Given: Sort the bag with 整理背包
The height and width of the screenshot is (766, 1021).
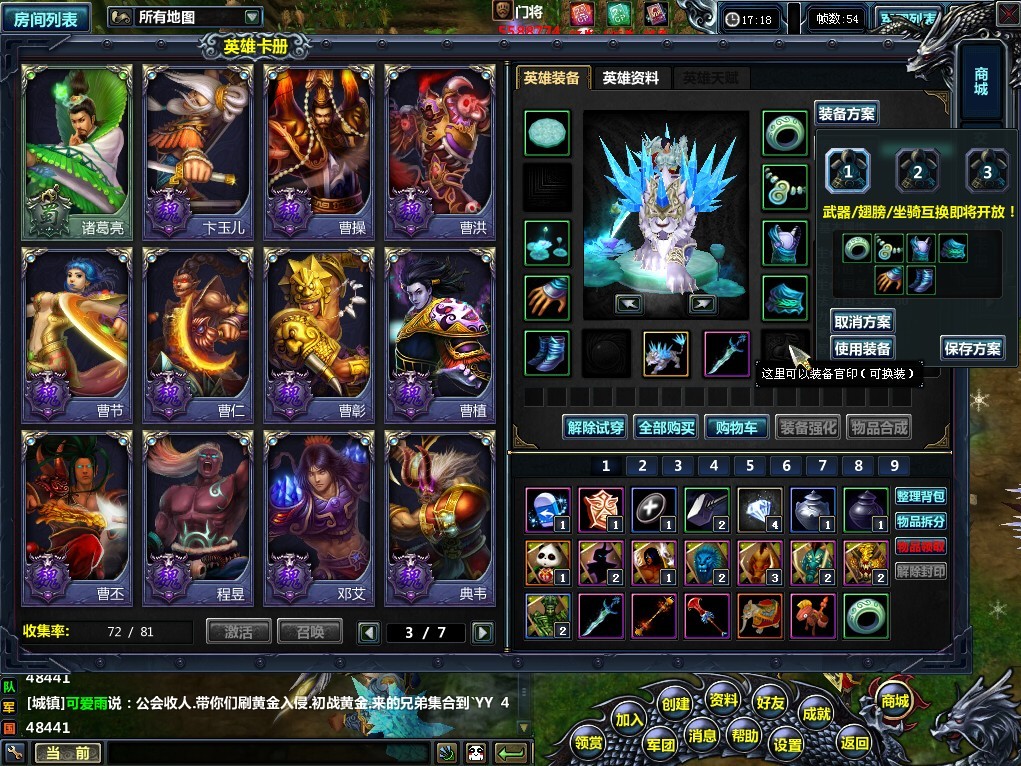Looking at the screenshot, I should coord(920,496).
